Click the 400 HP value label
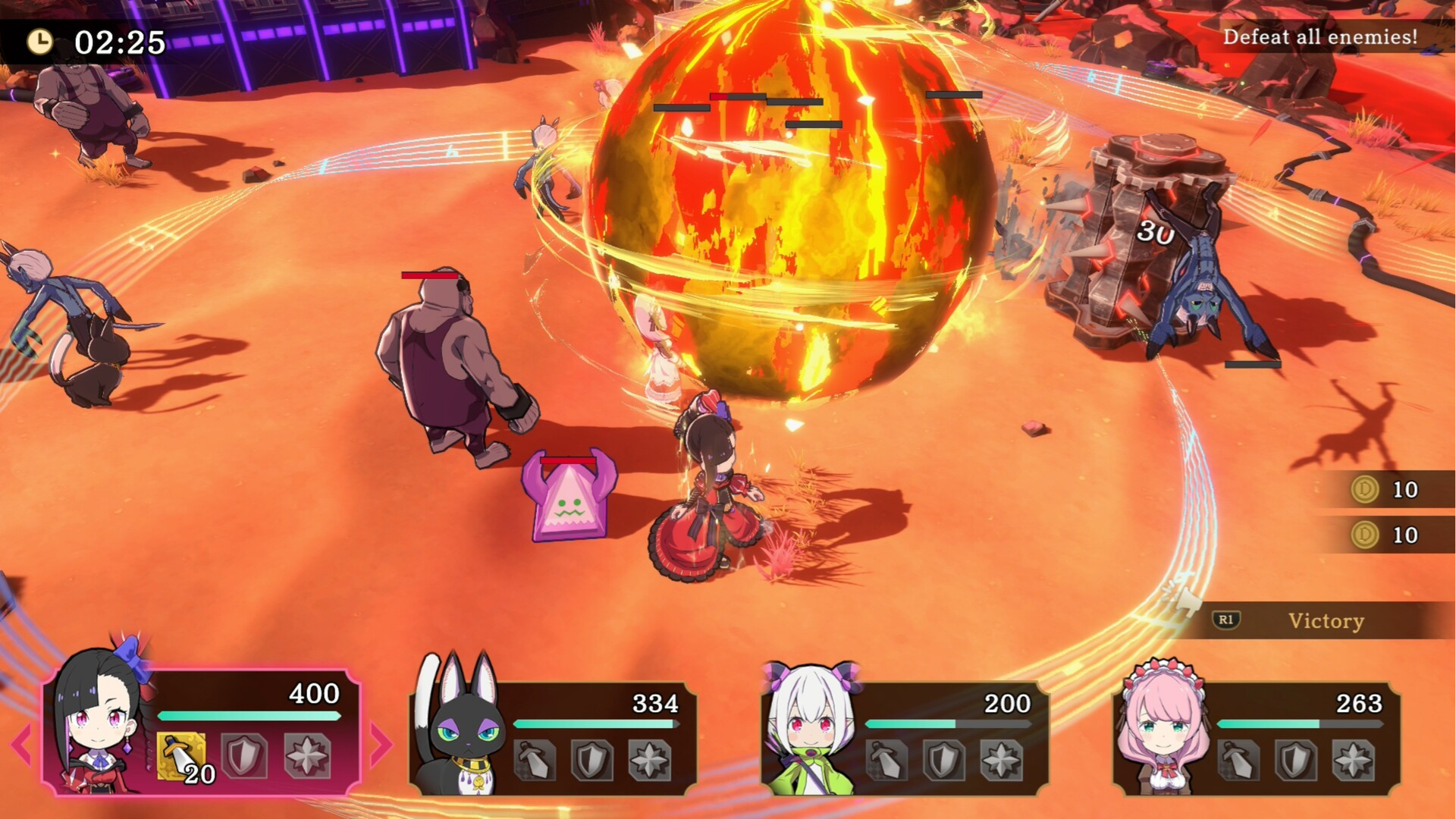 pos(313,692)
